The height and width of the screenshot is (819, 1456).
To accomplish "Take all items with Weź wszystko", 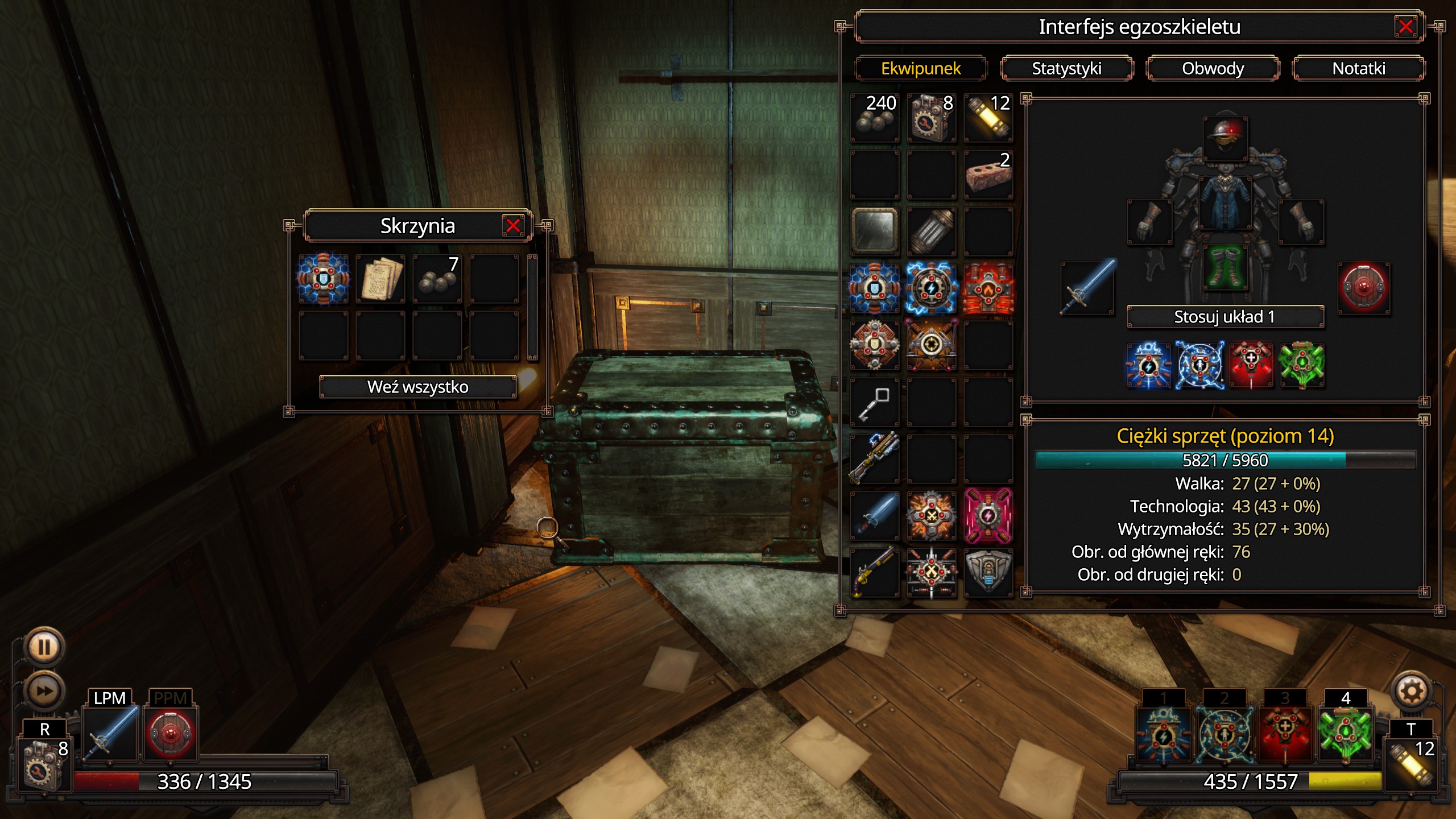I will (x=417, y=387).
